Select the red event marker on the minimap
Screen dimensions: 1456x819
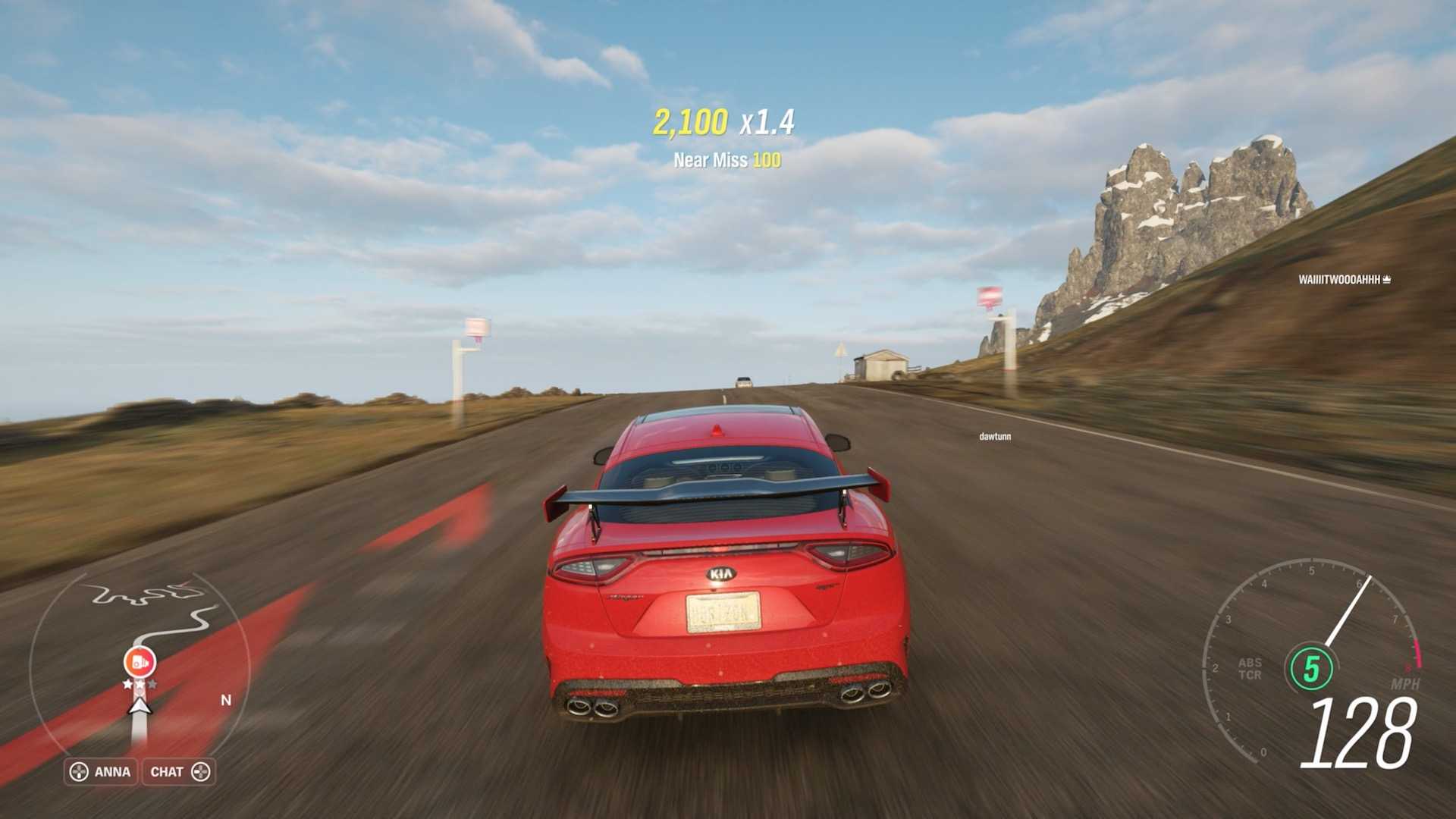tap(140, 662)
